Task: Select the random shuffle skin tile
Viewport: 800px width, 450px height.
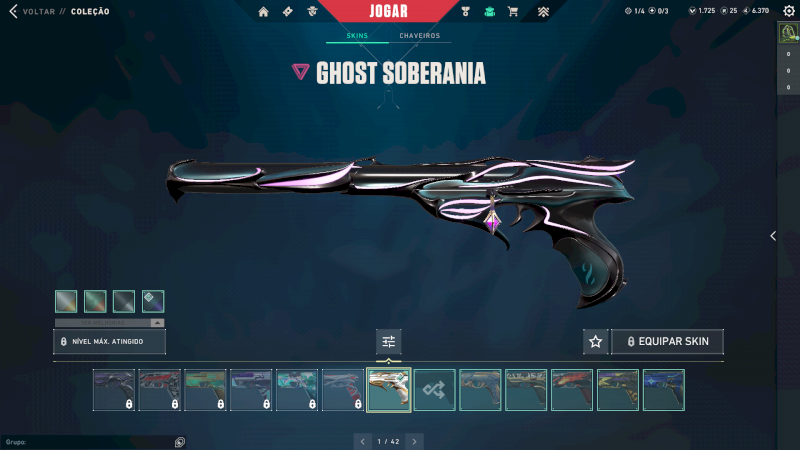Action: click(x=435, y=390)
